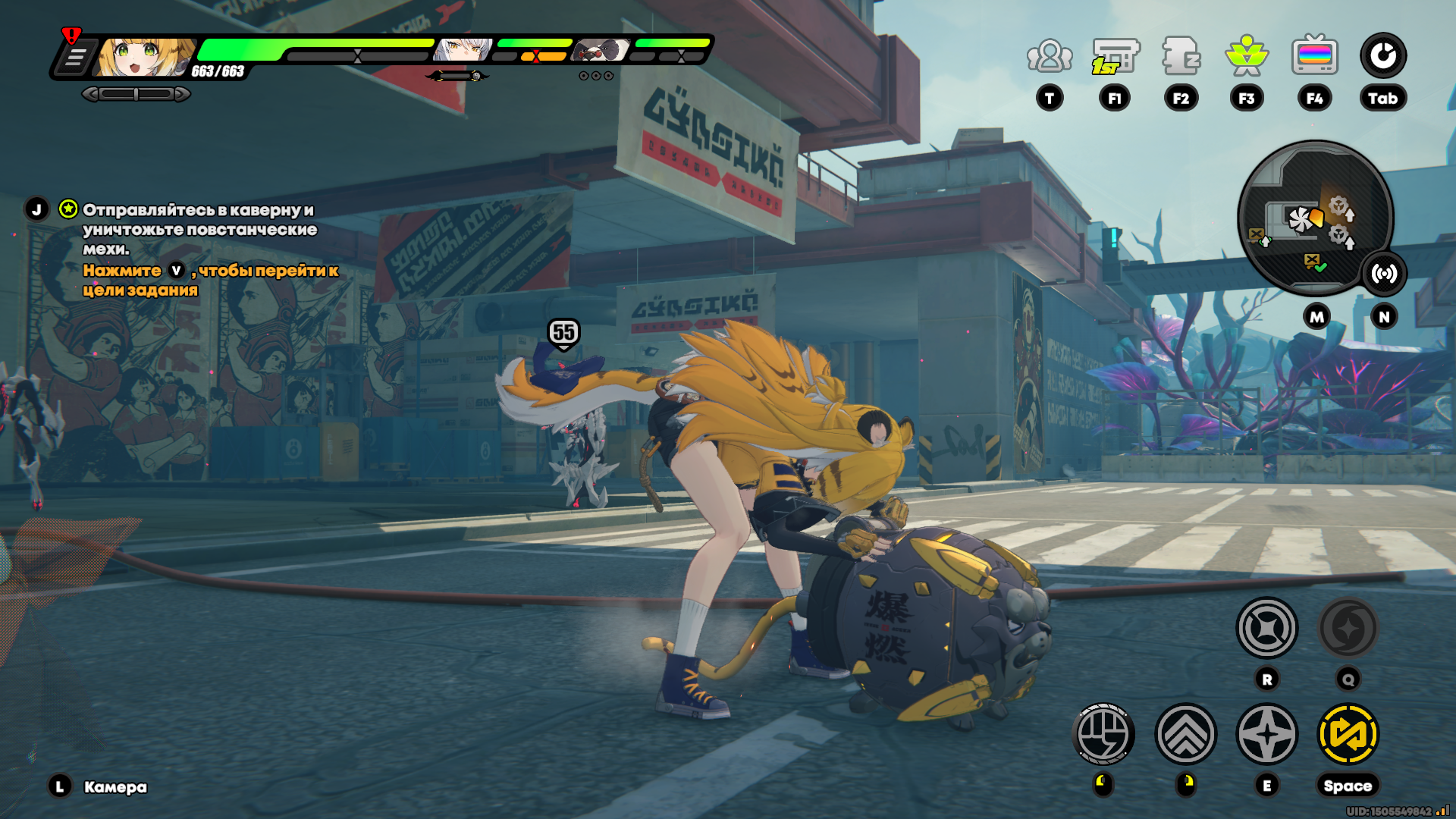Switch to the panda character portrait
The image size is (1456, 819).
[601, 51]
